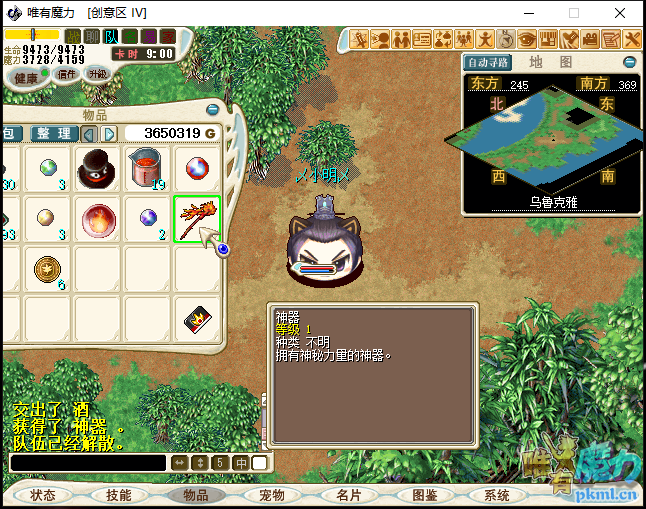Image resolution: width=646 pixels, height=509 pixels.
Task: Close the game window
Action: click(621, 13)
